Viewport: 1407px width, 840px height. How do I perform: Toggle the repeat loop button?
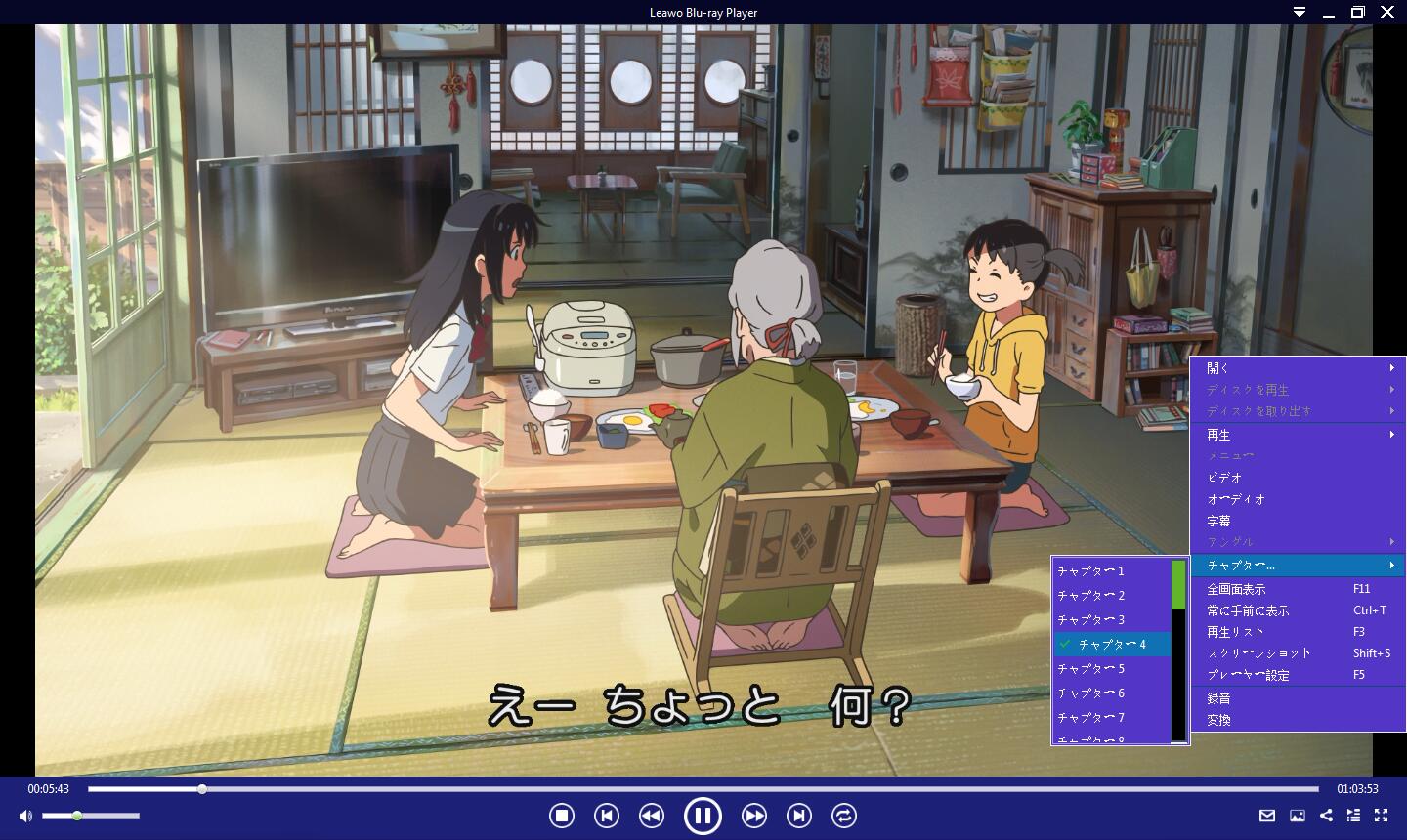844,816
